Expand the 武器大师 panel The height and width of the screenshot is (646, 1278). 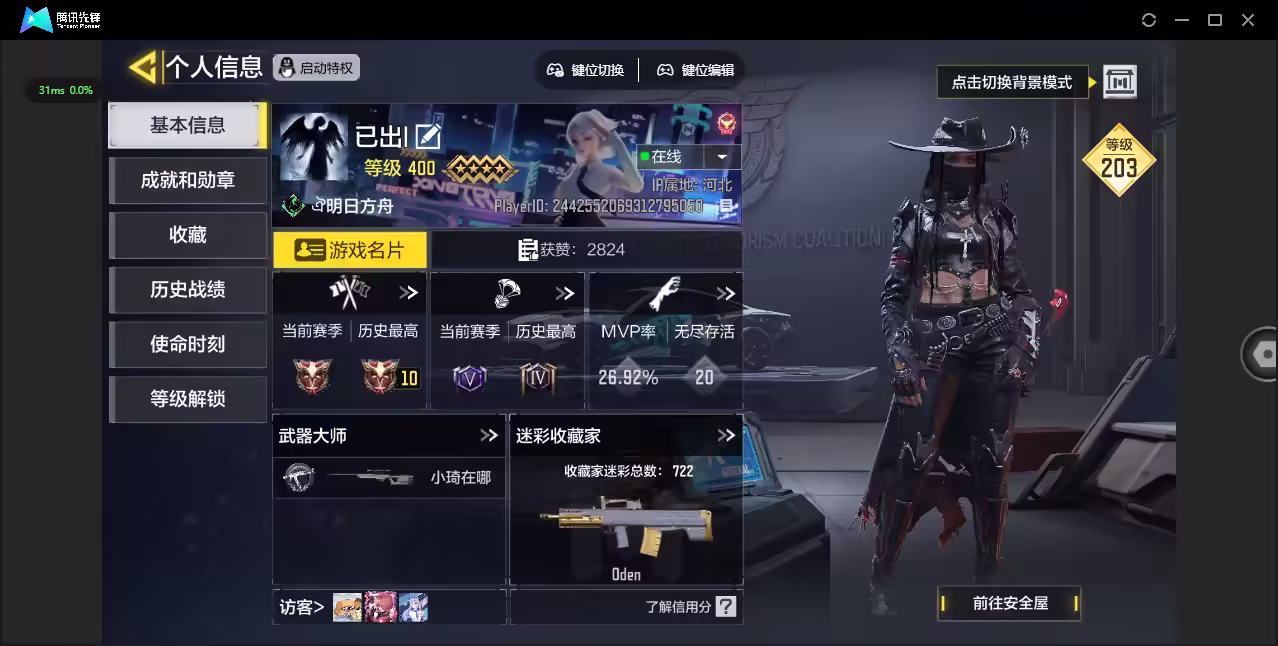click(489, 435)
